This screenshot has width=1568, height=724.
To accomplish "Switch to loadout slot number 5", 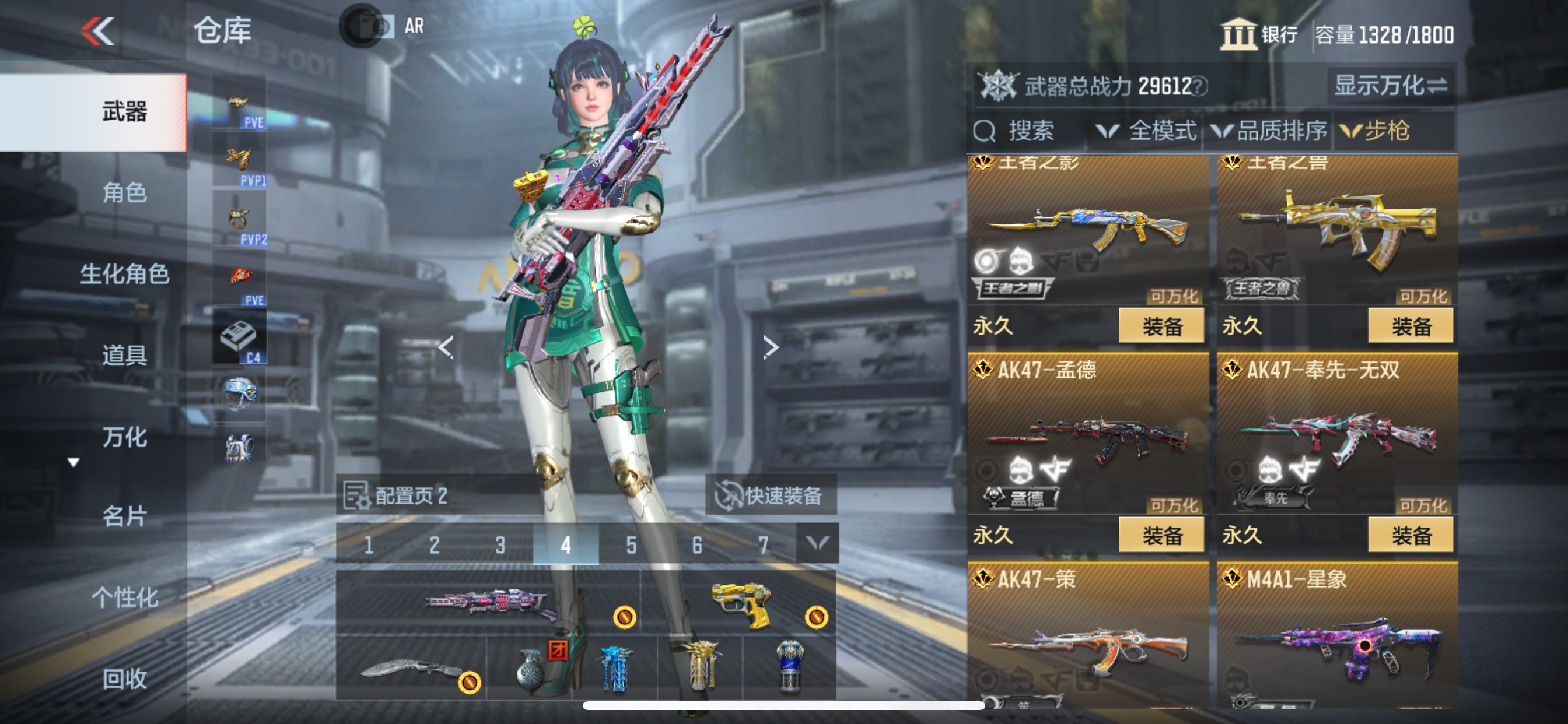I will pos(631,544).
